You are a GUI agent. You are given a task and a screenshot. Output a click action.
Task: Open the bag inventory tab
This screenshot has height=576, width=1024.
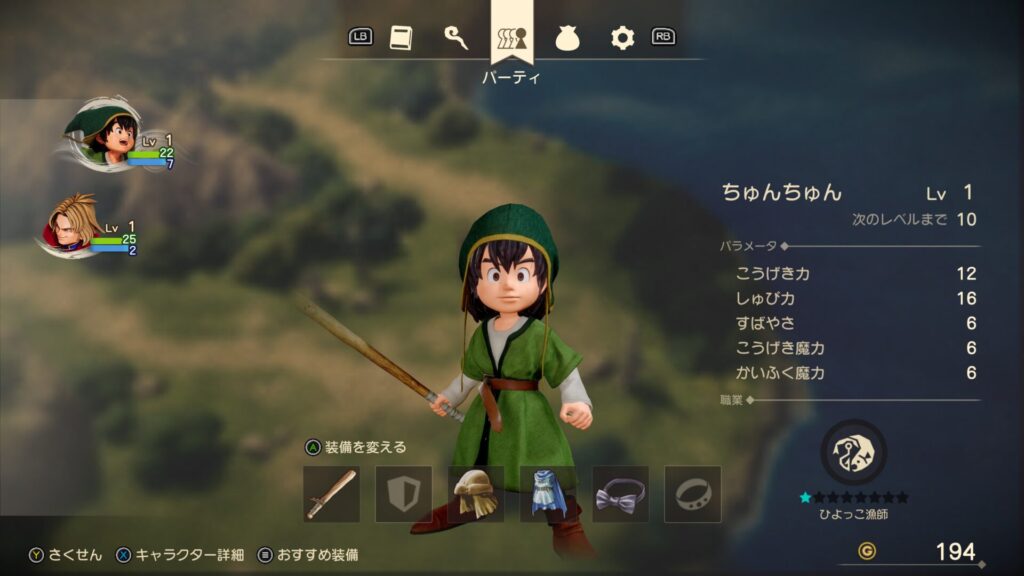tap(567, 38)
